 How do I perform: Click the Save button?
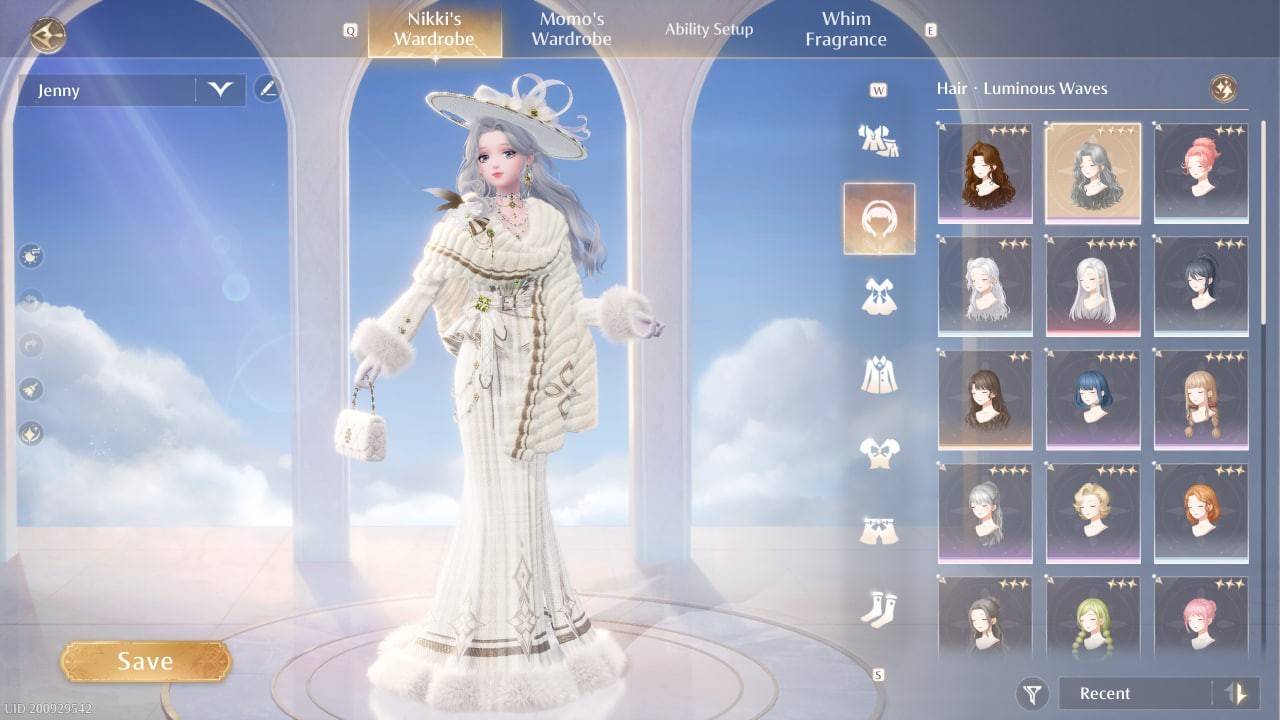pos(146,660)
